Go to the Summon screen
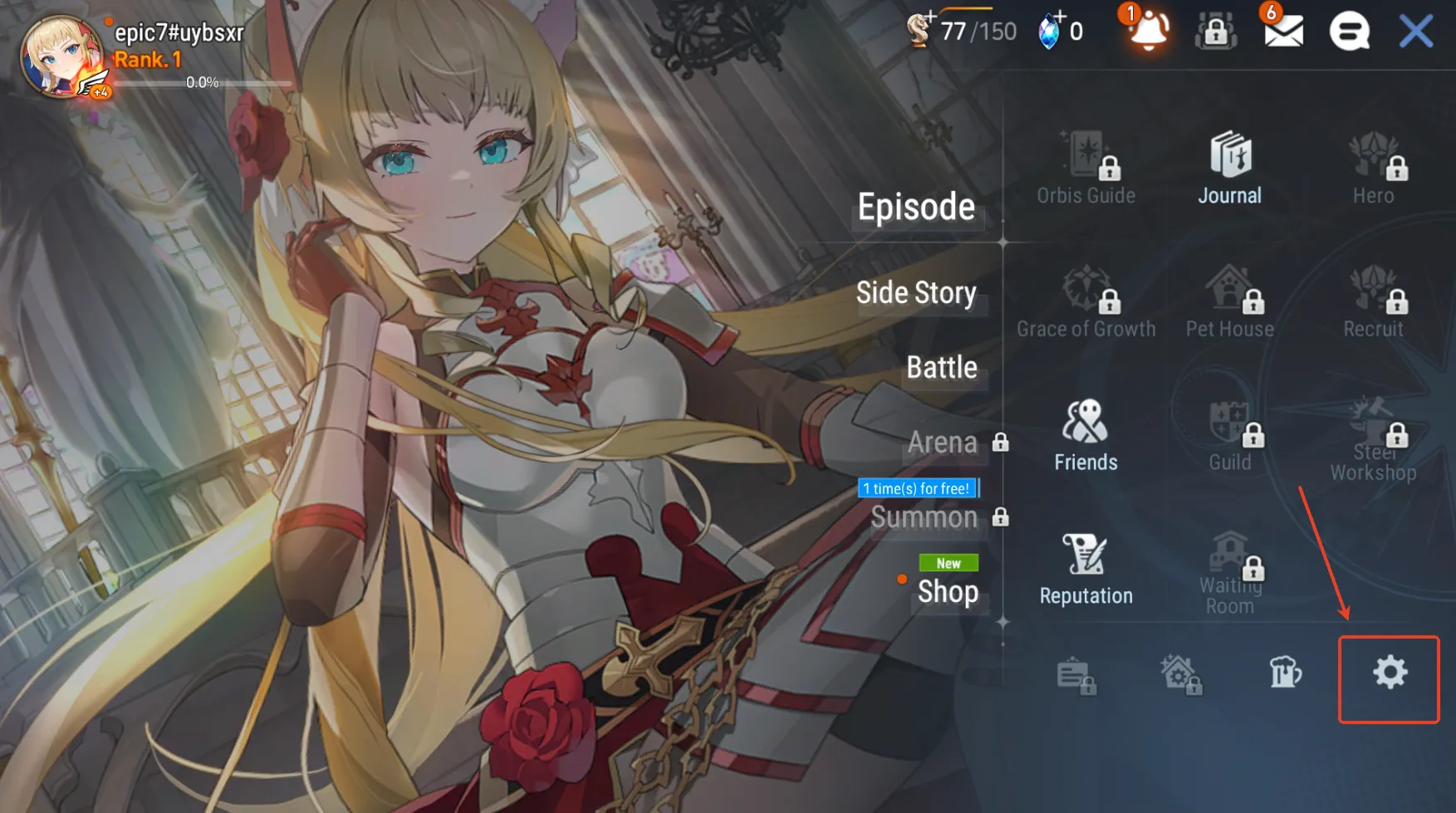Screen dimensions: 1456x813 point(924,518)
